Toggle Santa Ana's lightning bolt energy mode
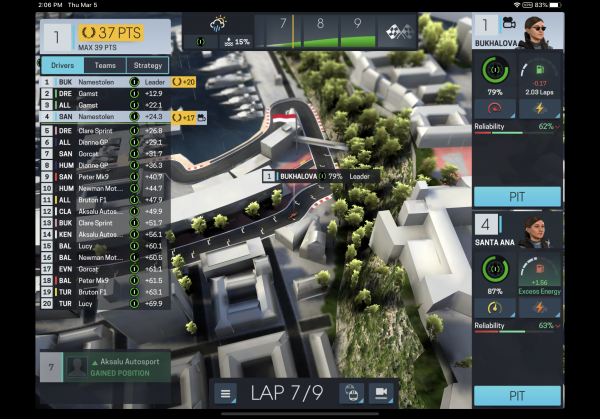The width and height of the screenshot is (600, 419). [540, 307]
